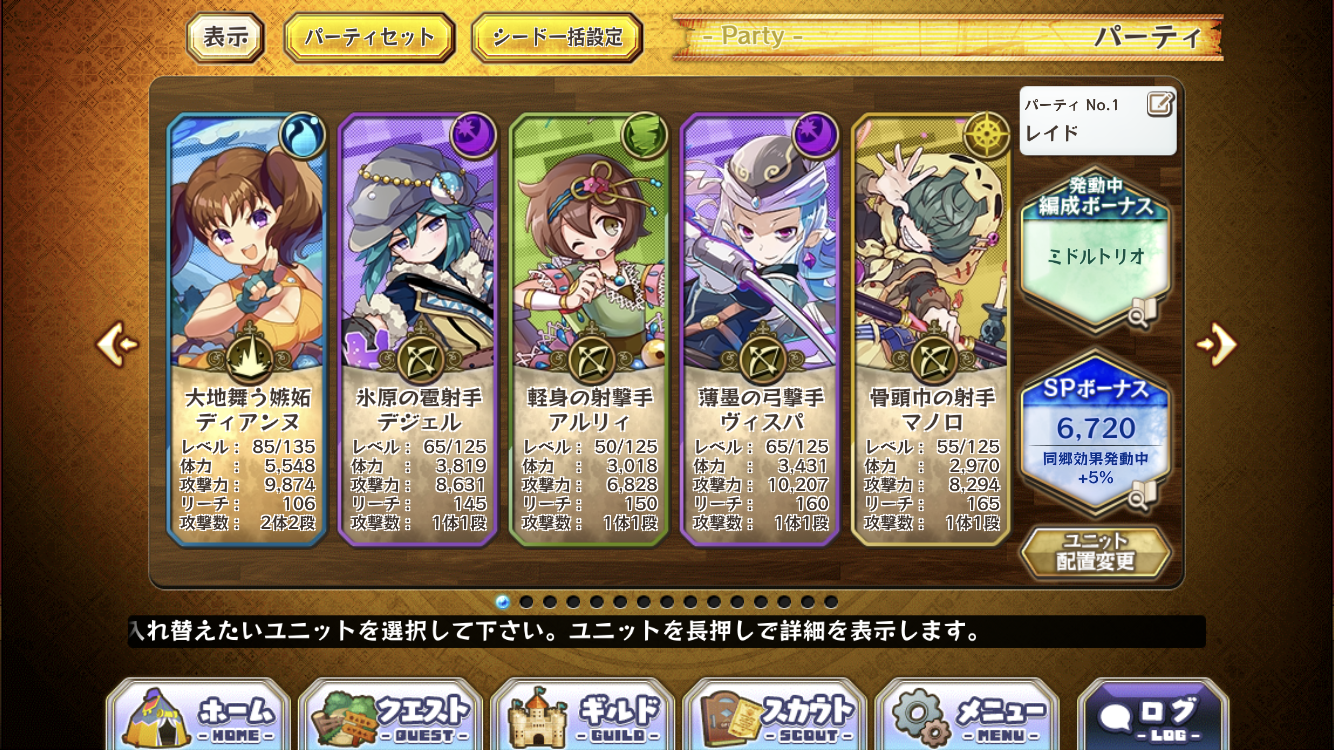Go to the previous party with left arrow
The image size is (1334, 750).
pyautogui.click(x=116, y=344)
